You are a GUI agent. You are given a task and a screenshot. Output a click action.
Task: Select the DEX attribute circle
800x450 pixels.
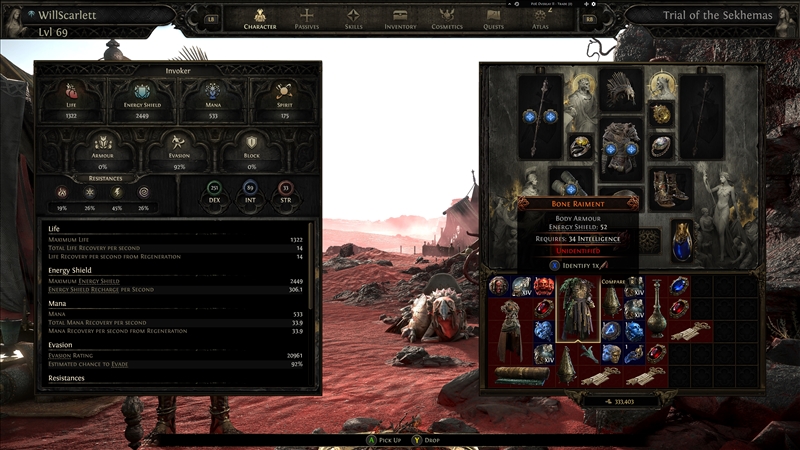point(213,190)
